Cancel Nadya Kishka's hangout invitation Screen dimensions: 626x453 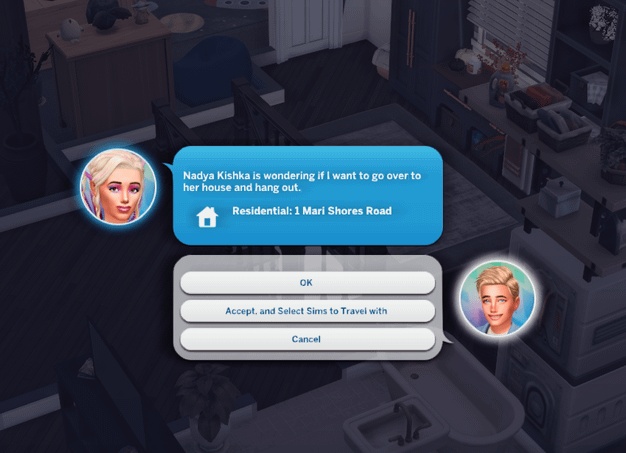pyautogui.click(x=307, y=339)
